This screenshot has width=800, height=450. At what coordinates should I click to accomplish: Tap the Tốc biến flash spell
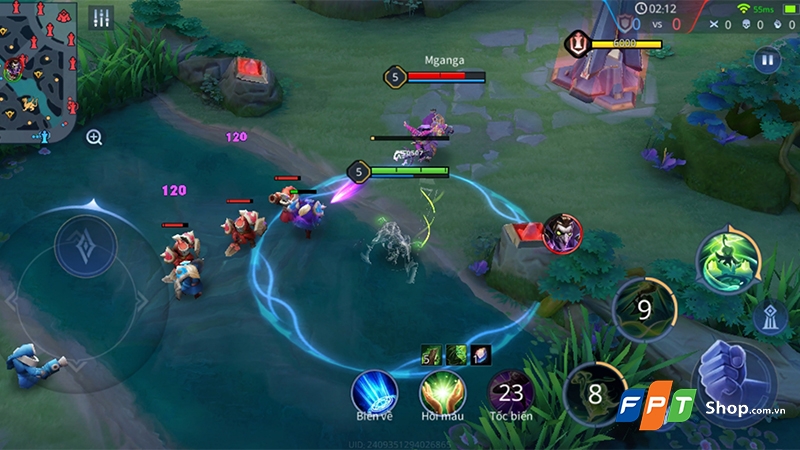tap(511, 391)
